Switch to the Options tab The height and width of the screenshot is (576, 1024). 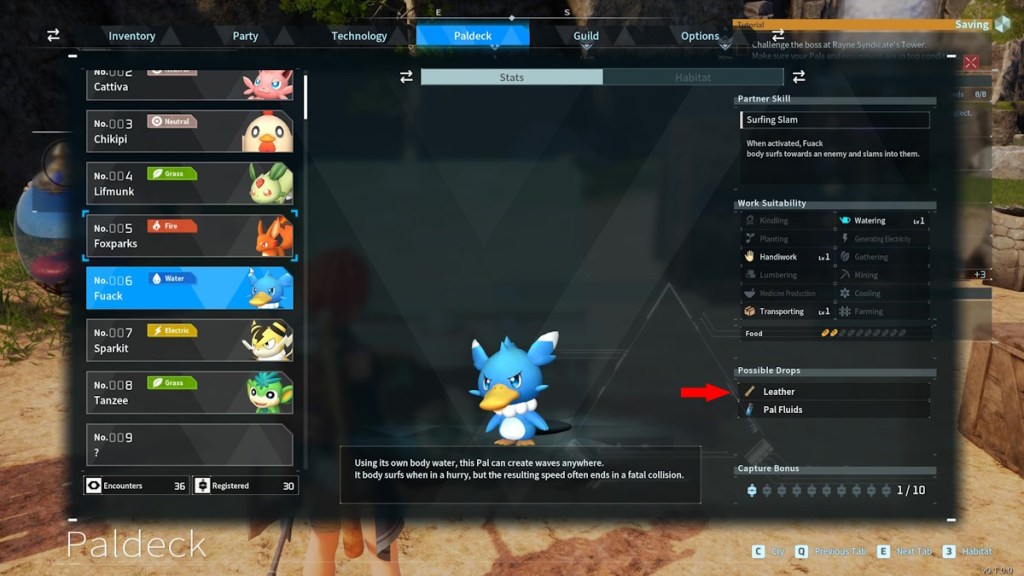coord(700,36)
